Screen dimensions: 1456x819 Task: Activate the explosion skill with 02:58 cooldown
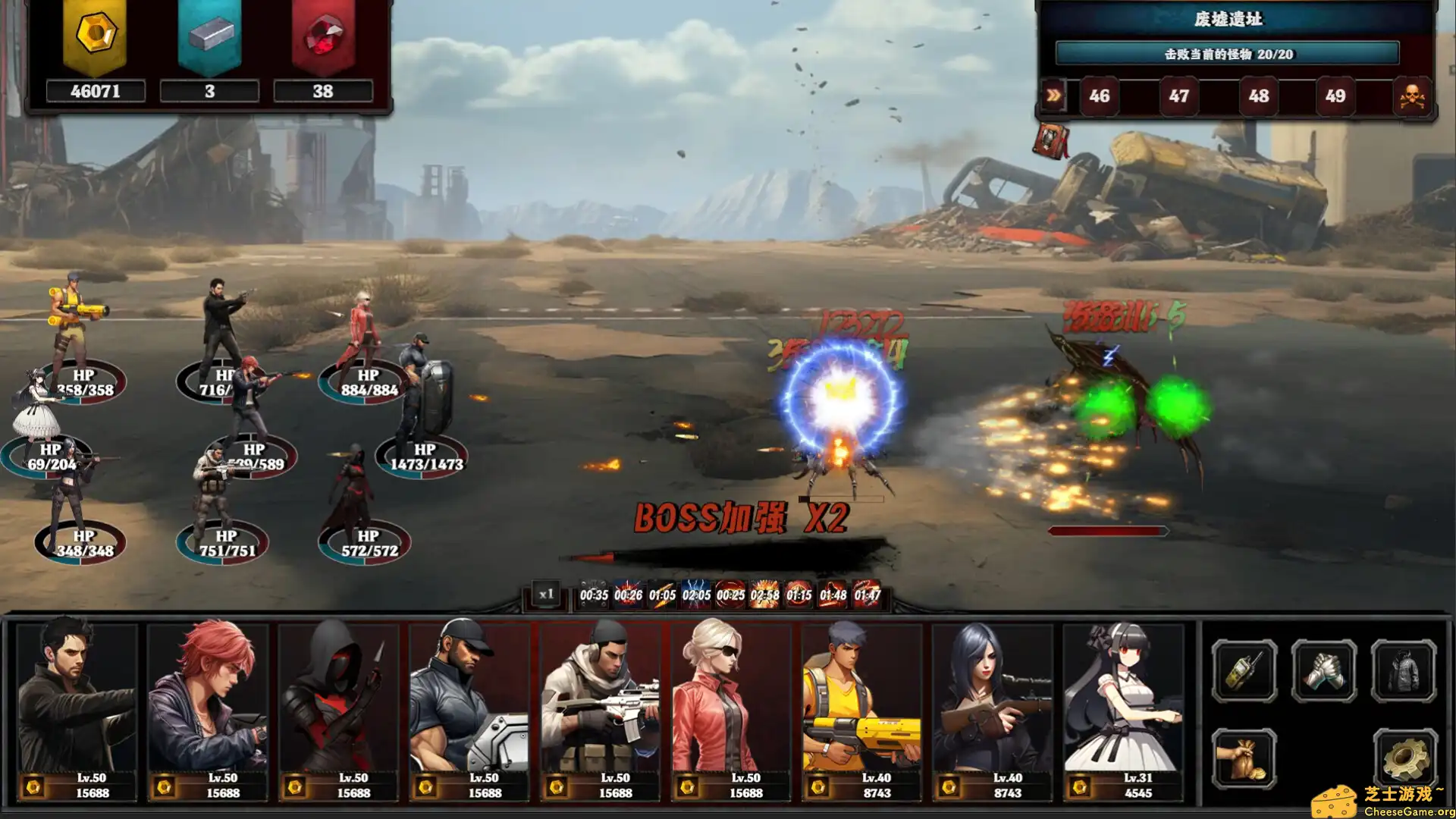(764, 595)
